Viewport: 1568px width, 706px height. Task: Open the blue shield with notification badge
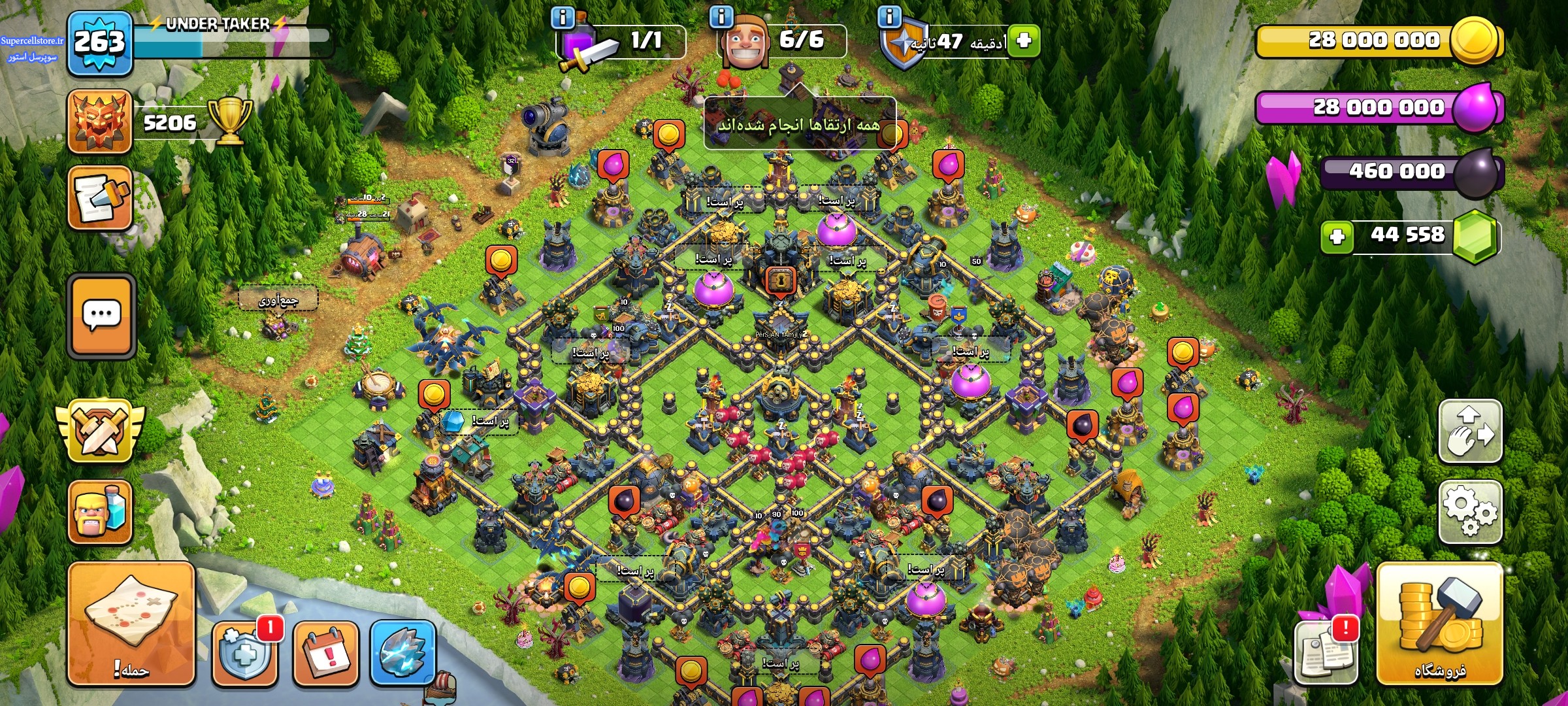(245, 652)
